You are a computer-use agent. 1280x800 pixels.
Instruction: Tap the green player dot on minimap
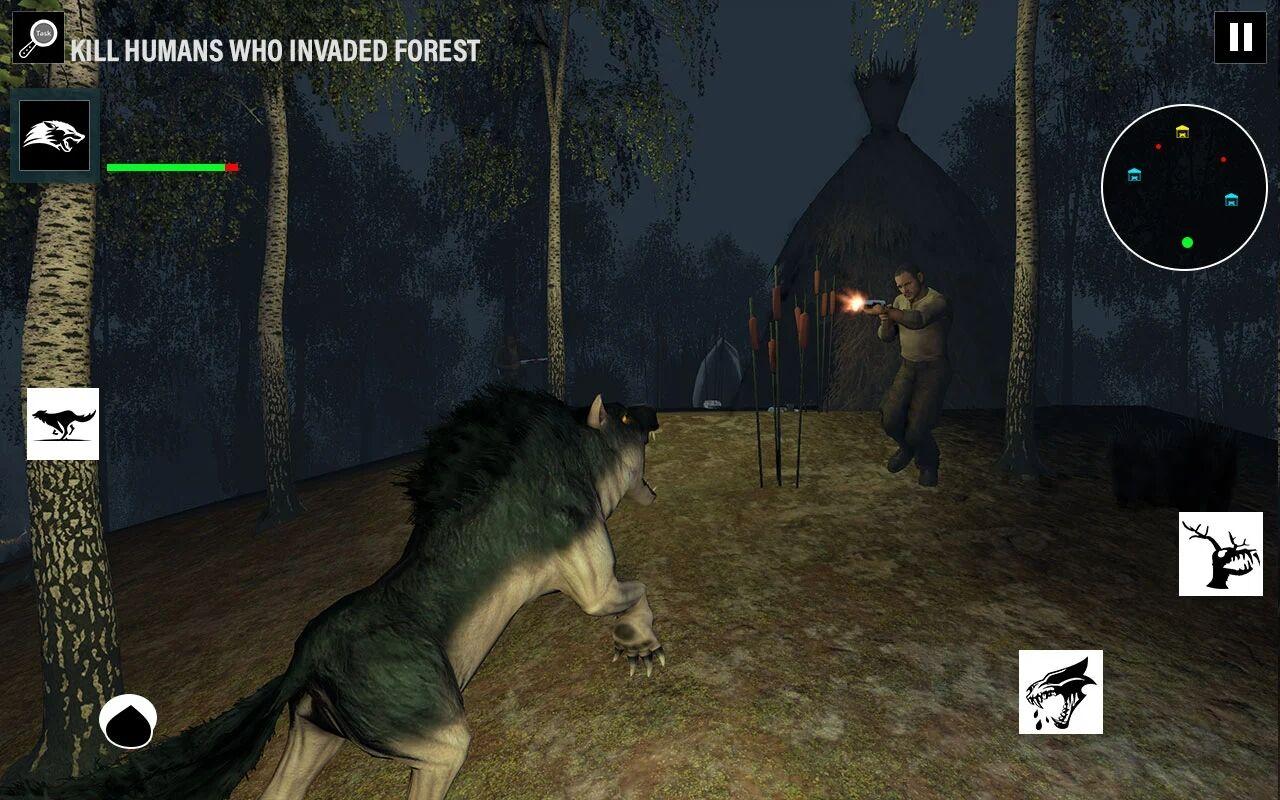coord(1187,241)
